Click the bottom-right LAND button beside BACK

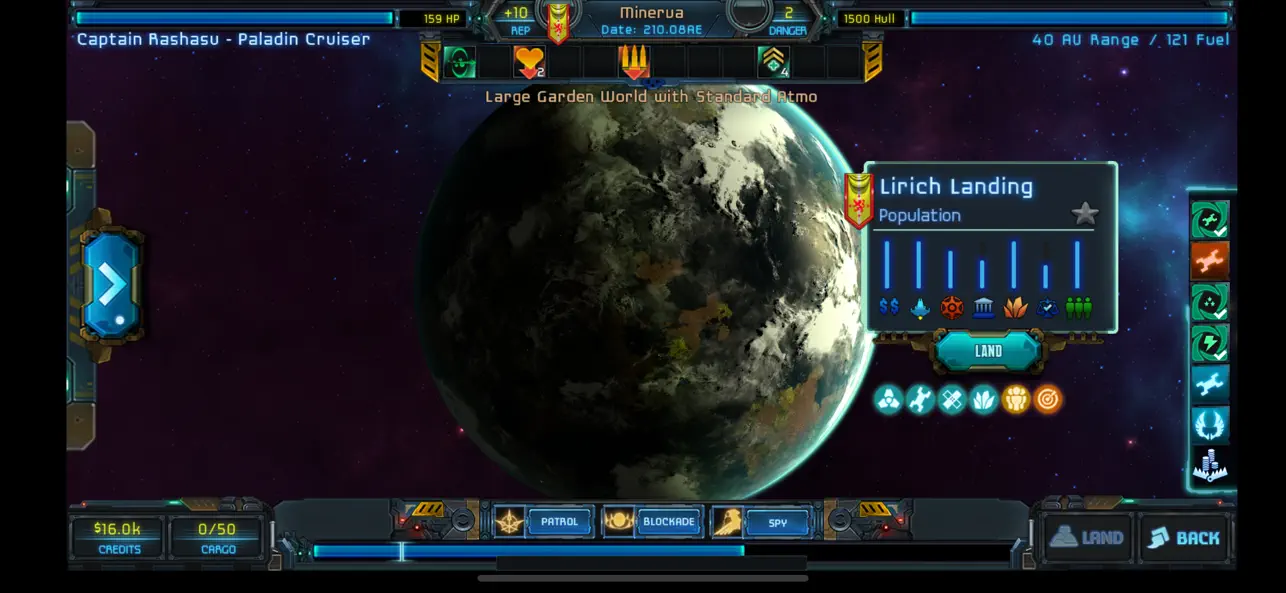point(1087,538)
